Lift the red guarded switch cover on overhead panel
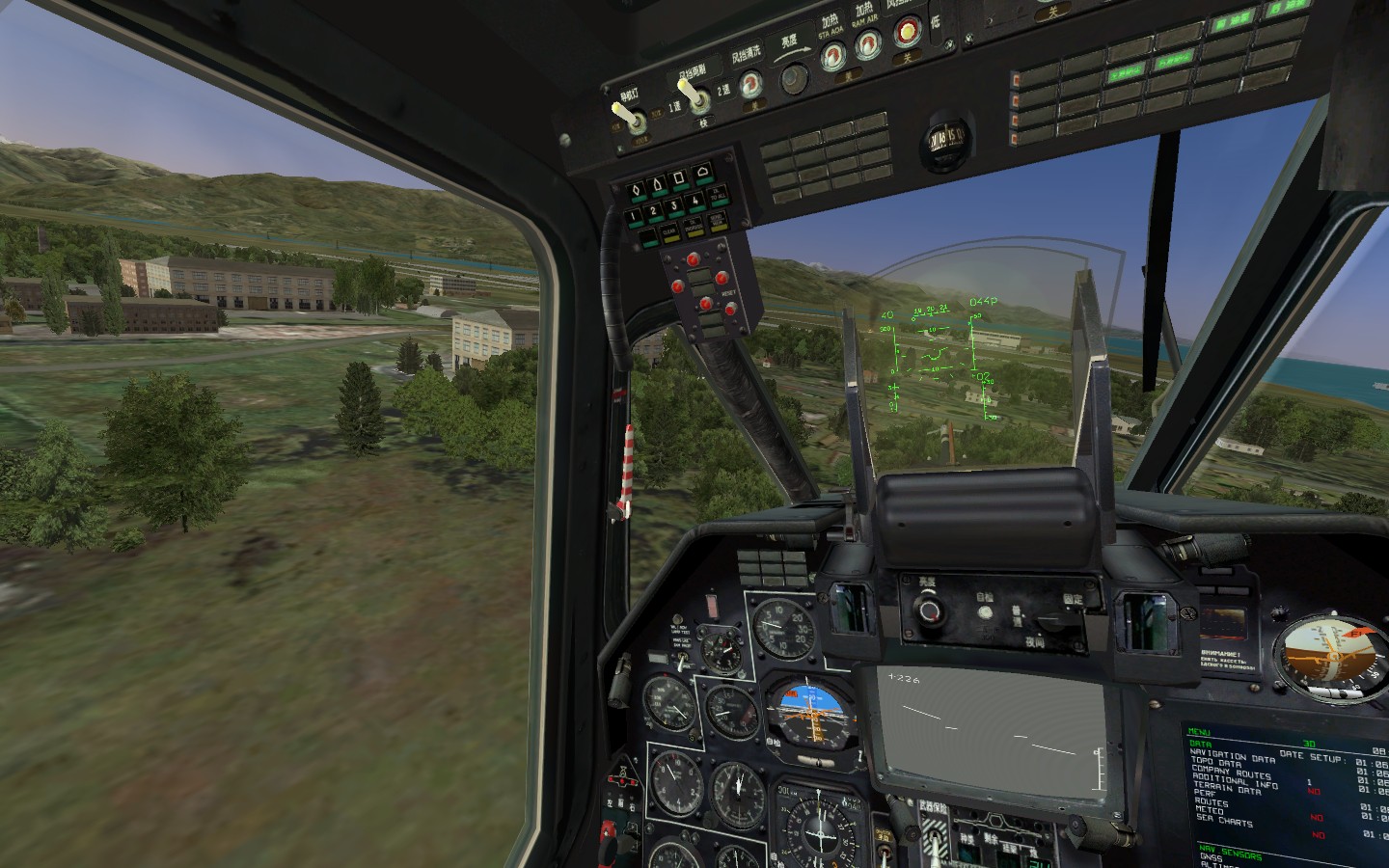Viewport: 1389px width, 868px height. point(908,31)
